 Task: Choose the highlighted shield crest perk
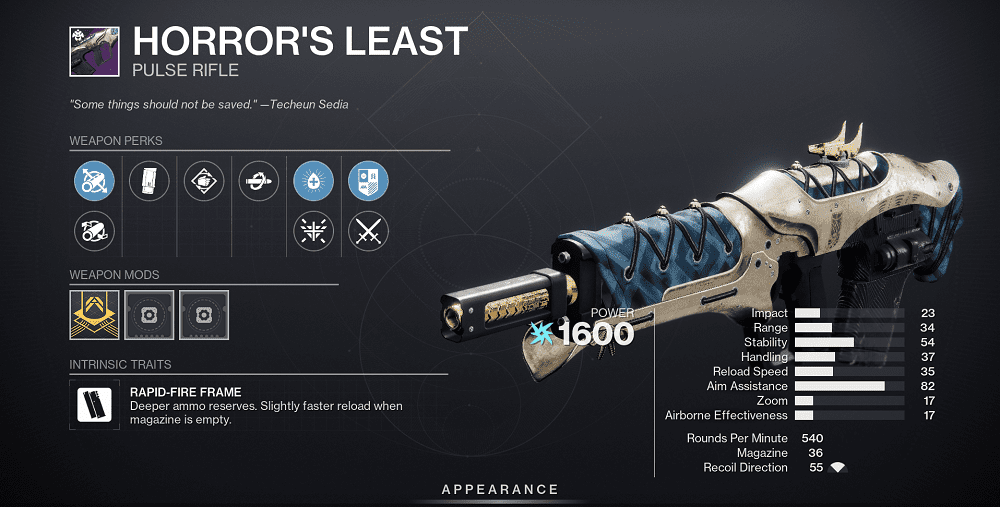tap(368, 181)
